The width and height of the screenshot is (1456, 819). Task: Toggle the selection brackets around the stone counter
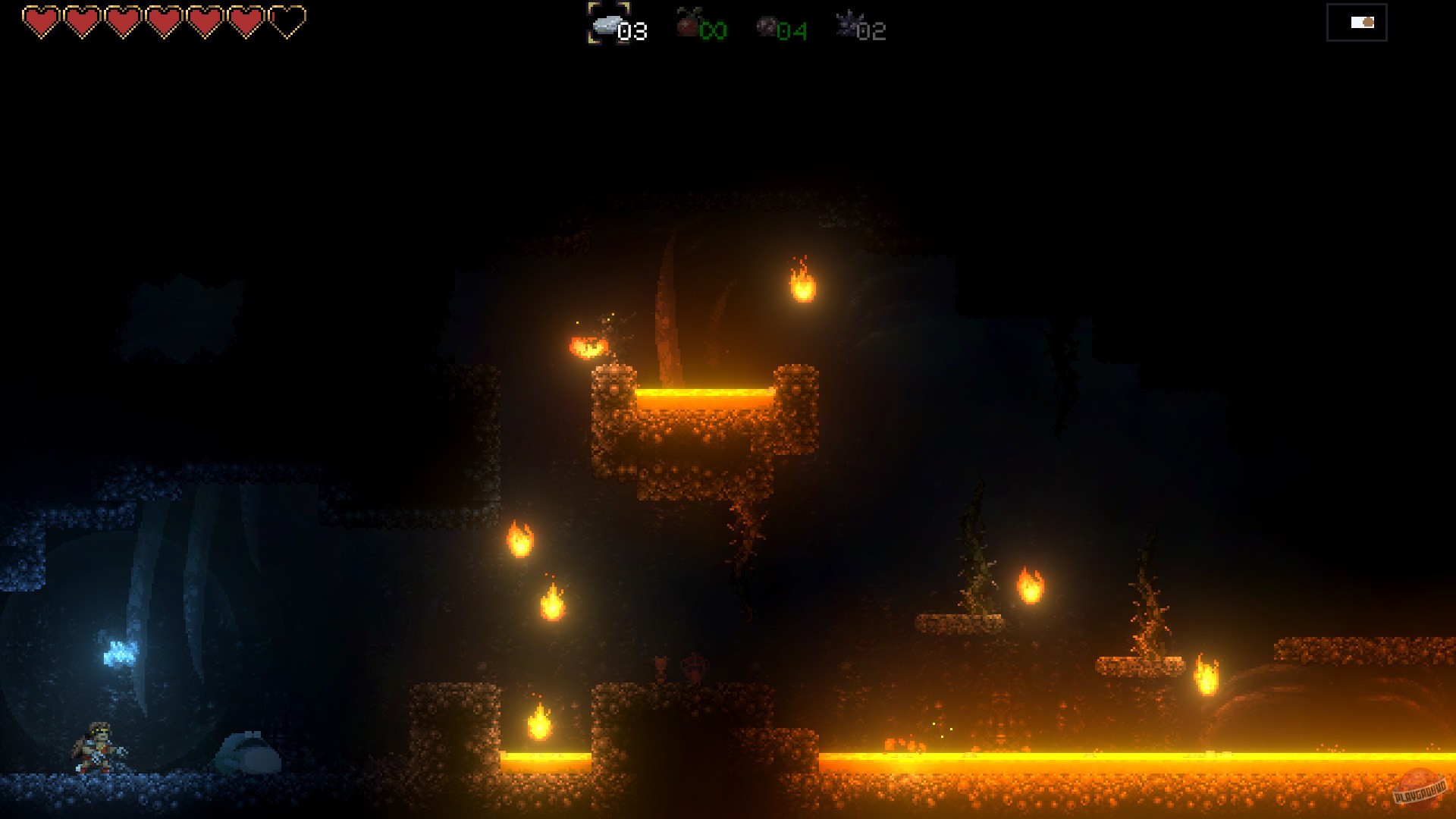(607, 24)
